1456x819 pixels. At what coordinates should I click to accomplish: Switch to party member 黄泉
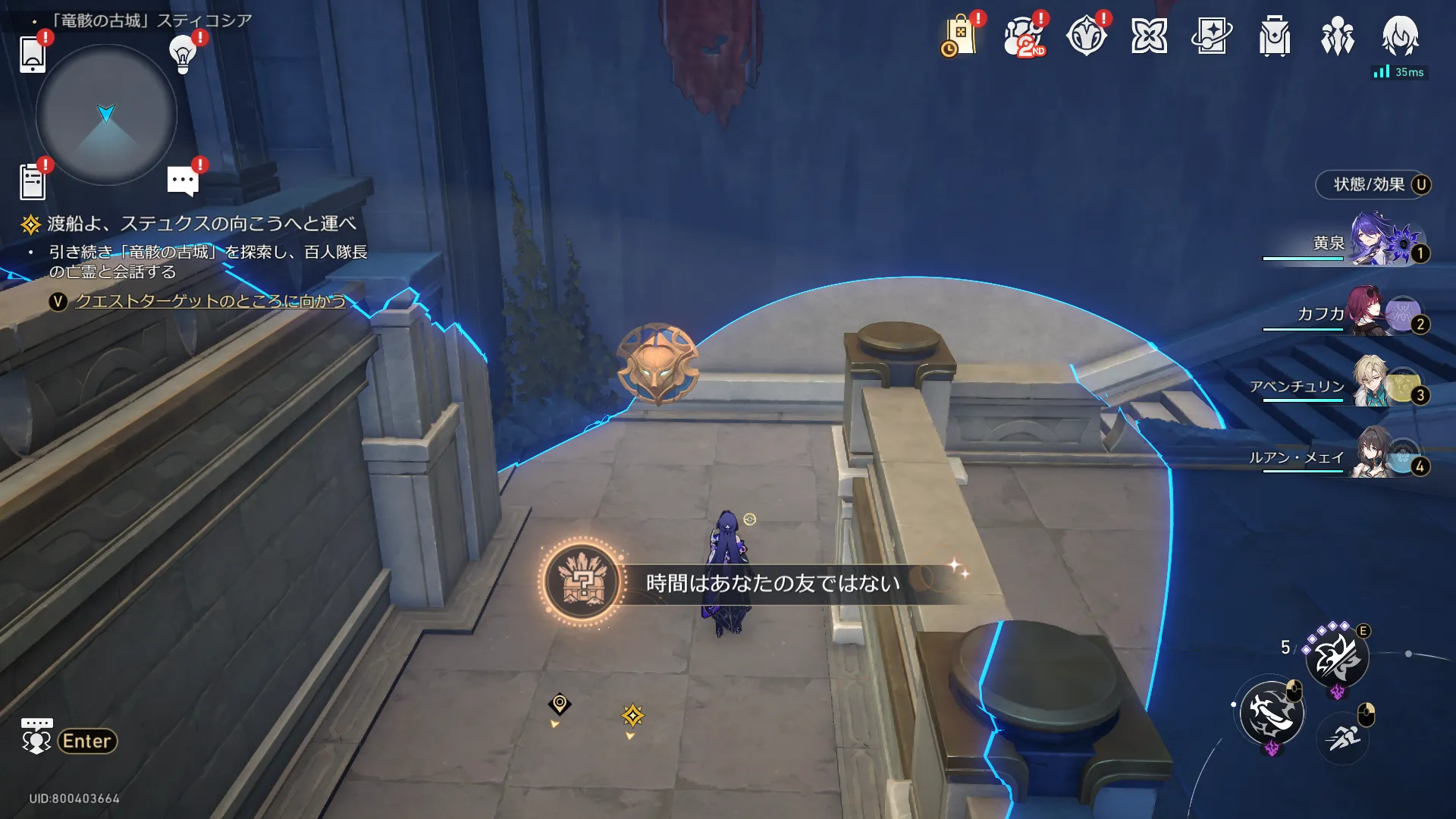[x=1373, y=243]
